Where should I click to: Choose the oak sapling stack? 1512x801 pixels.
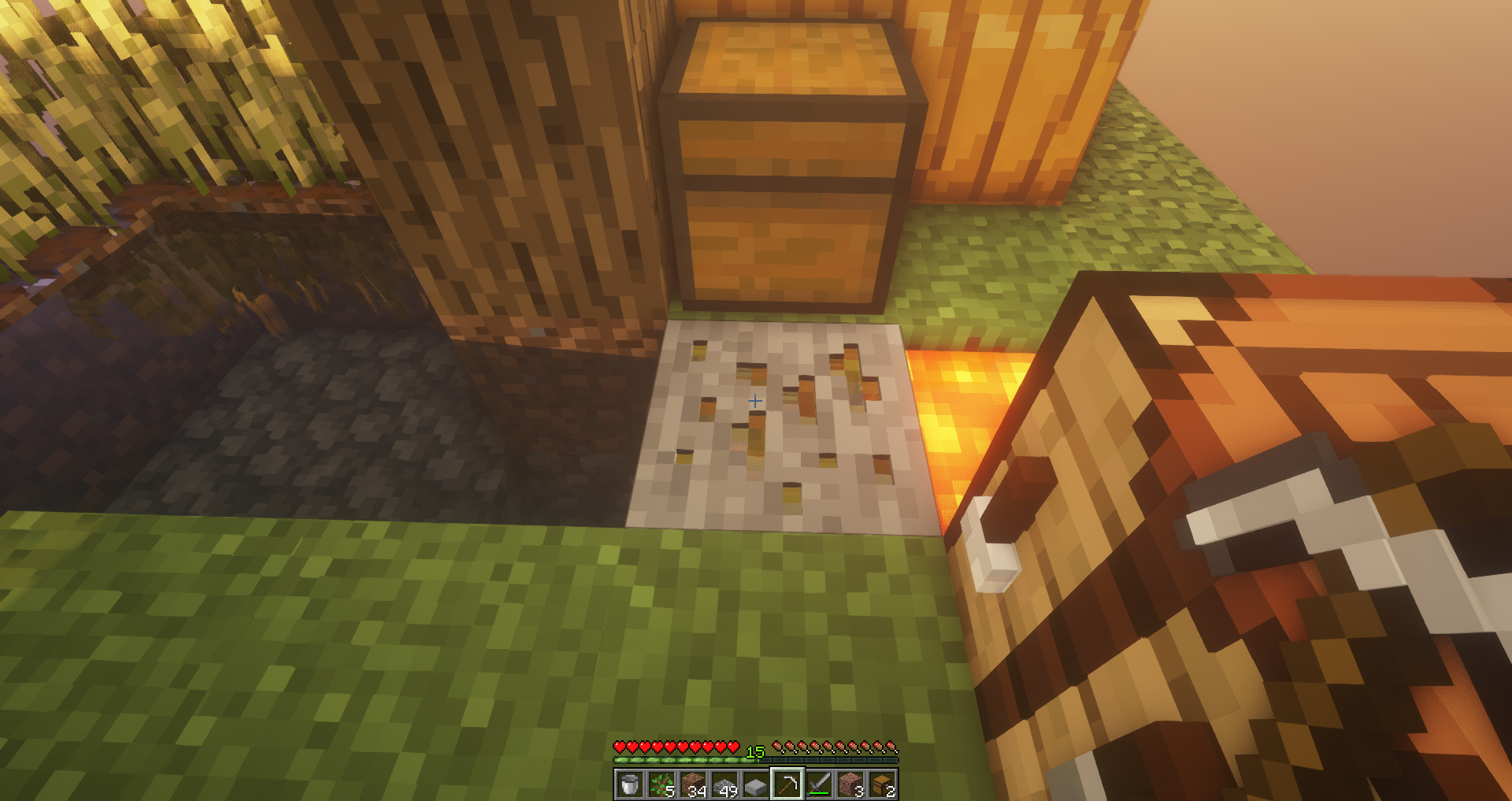[661, 784]
